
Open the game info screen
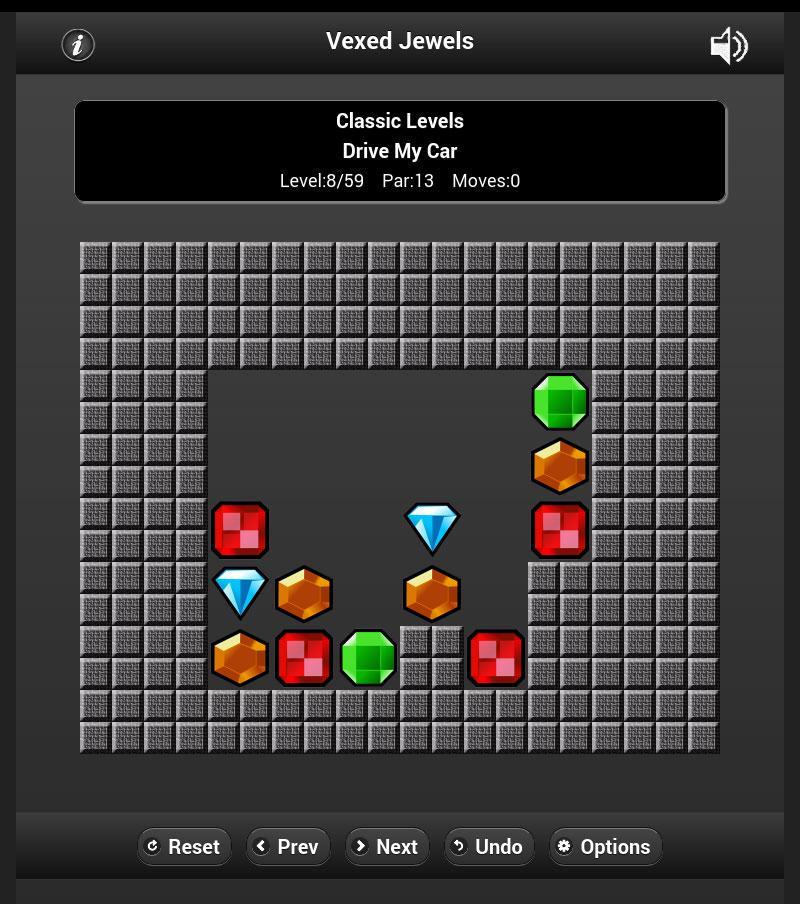point(78,45)
